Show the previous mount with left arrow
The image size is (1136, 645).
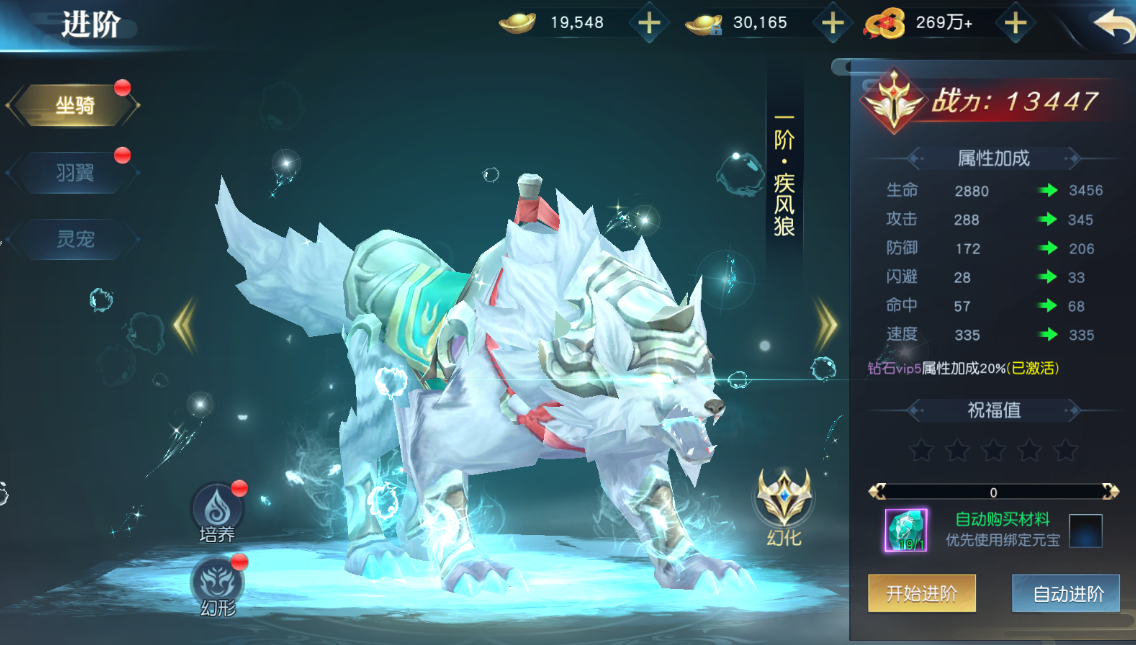(185, 325)
